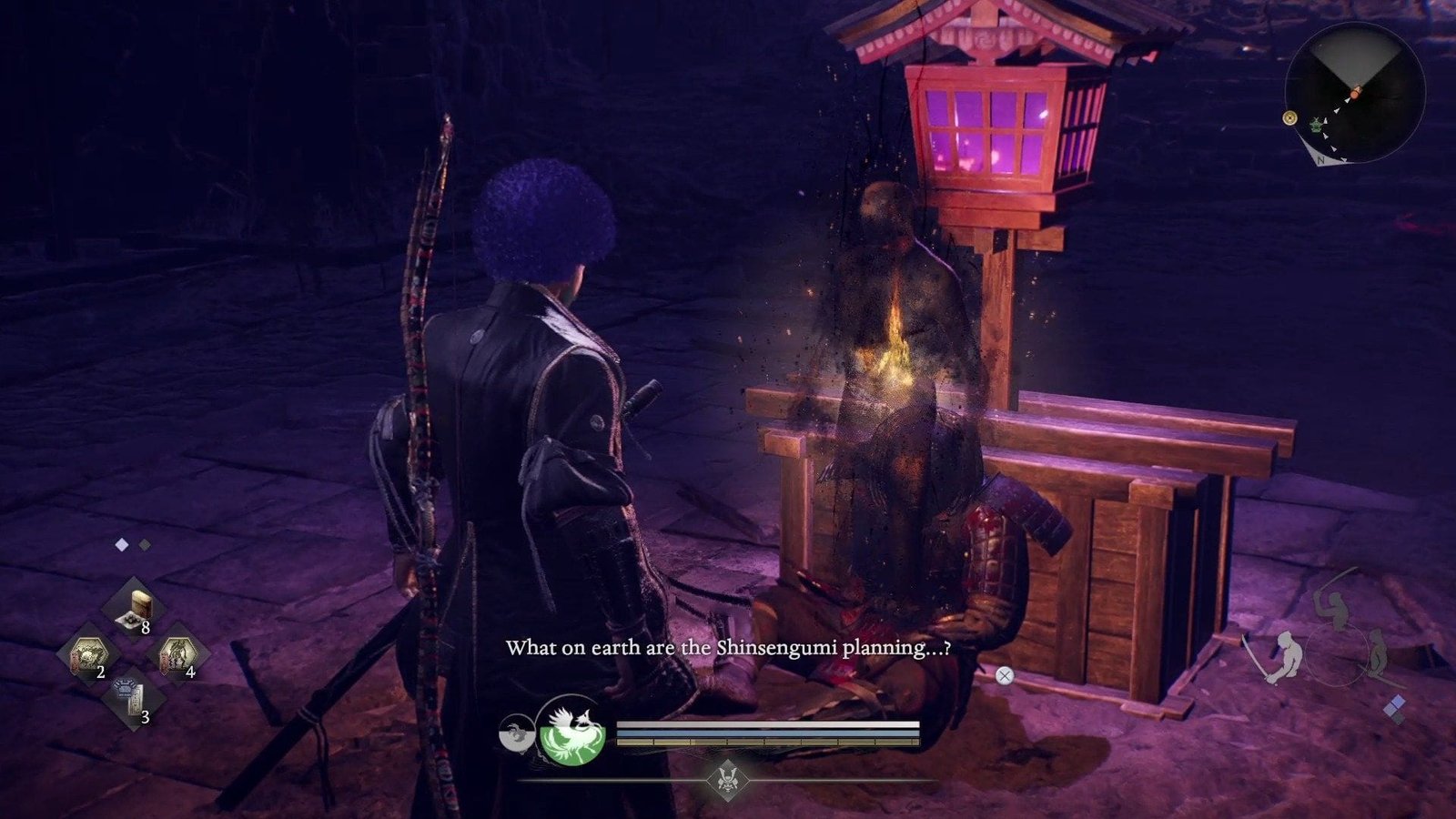Image resolution: width=1456 pixels, height=819 pixels.
Task: Click the gold coin marker on the minimap
Action: (1289, 117)
